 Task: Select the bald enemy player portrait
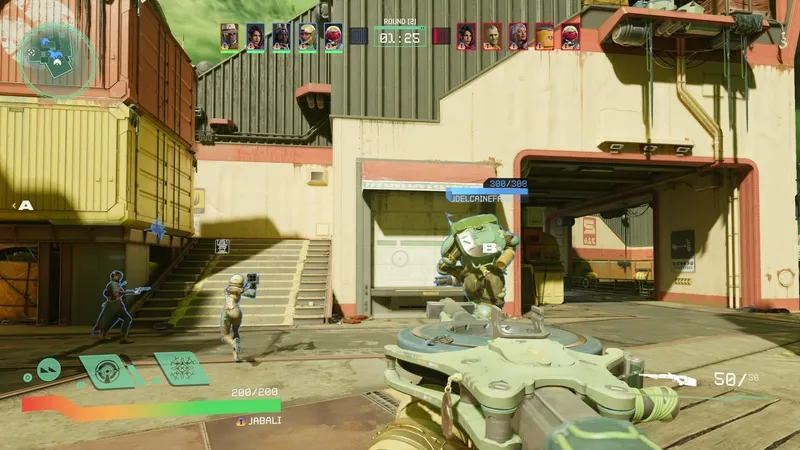pos(492,37)
